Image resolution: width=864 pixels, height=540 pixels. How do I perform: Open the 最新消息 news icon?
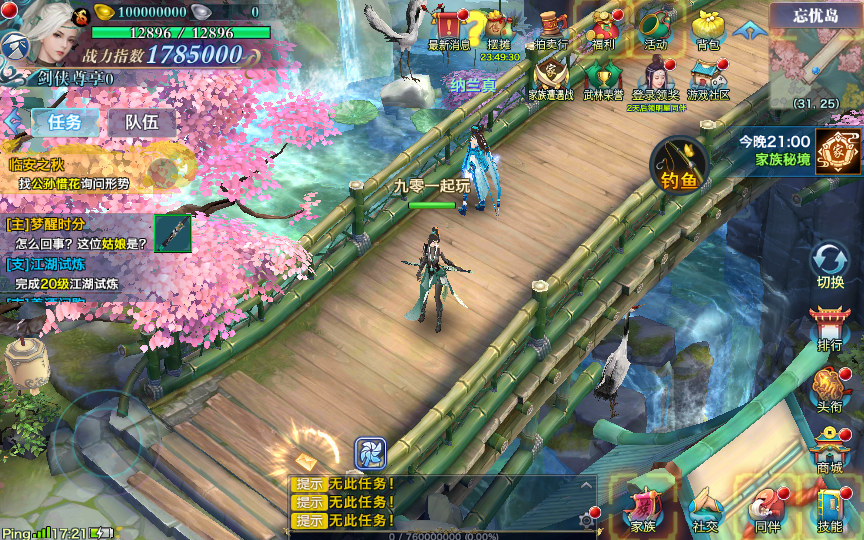449,26
